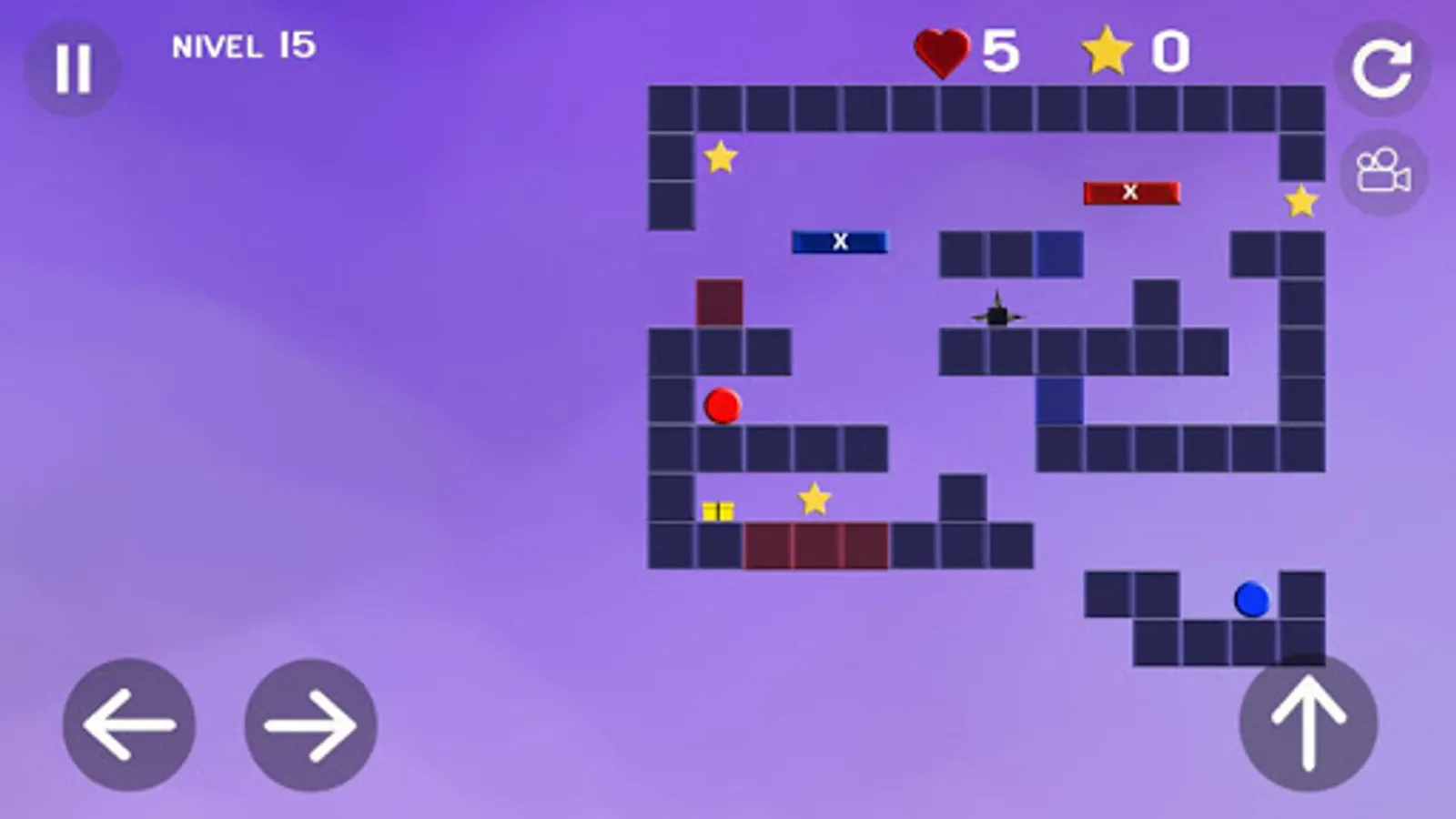Select the blue X danger block
The width and height of the screenshot is (1456, 819).
click(x=839, y=241)
